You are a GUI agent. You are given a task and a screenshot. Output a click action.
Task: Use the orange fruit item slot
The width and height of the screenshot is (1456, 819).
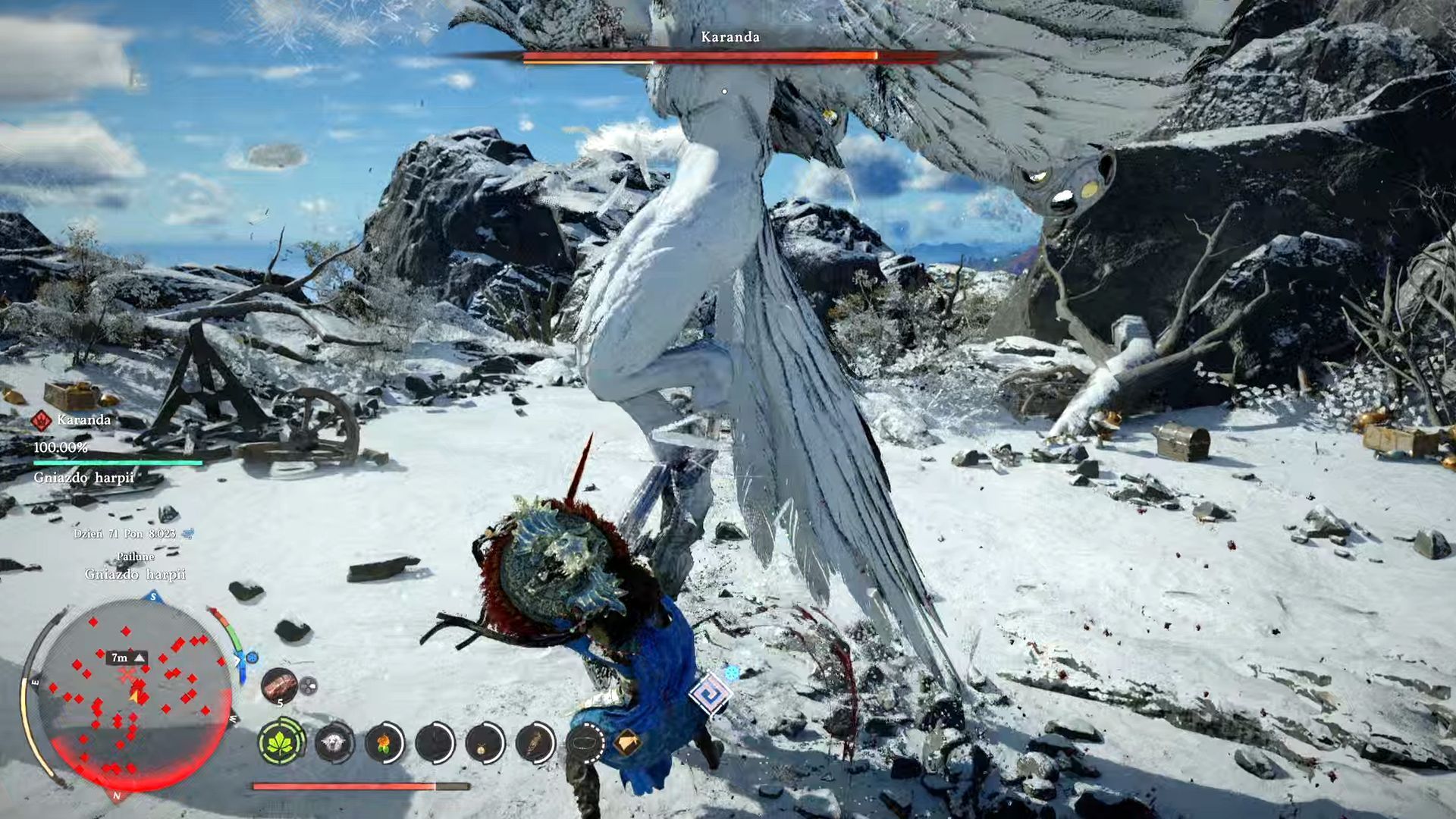click(384, 742)
